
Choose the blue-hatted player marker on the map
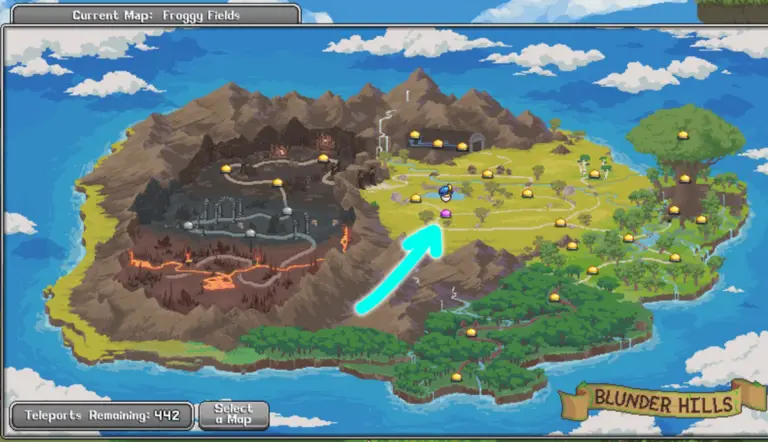tap(446, 193)
